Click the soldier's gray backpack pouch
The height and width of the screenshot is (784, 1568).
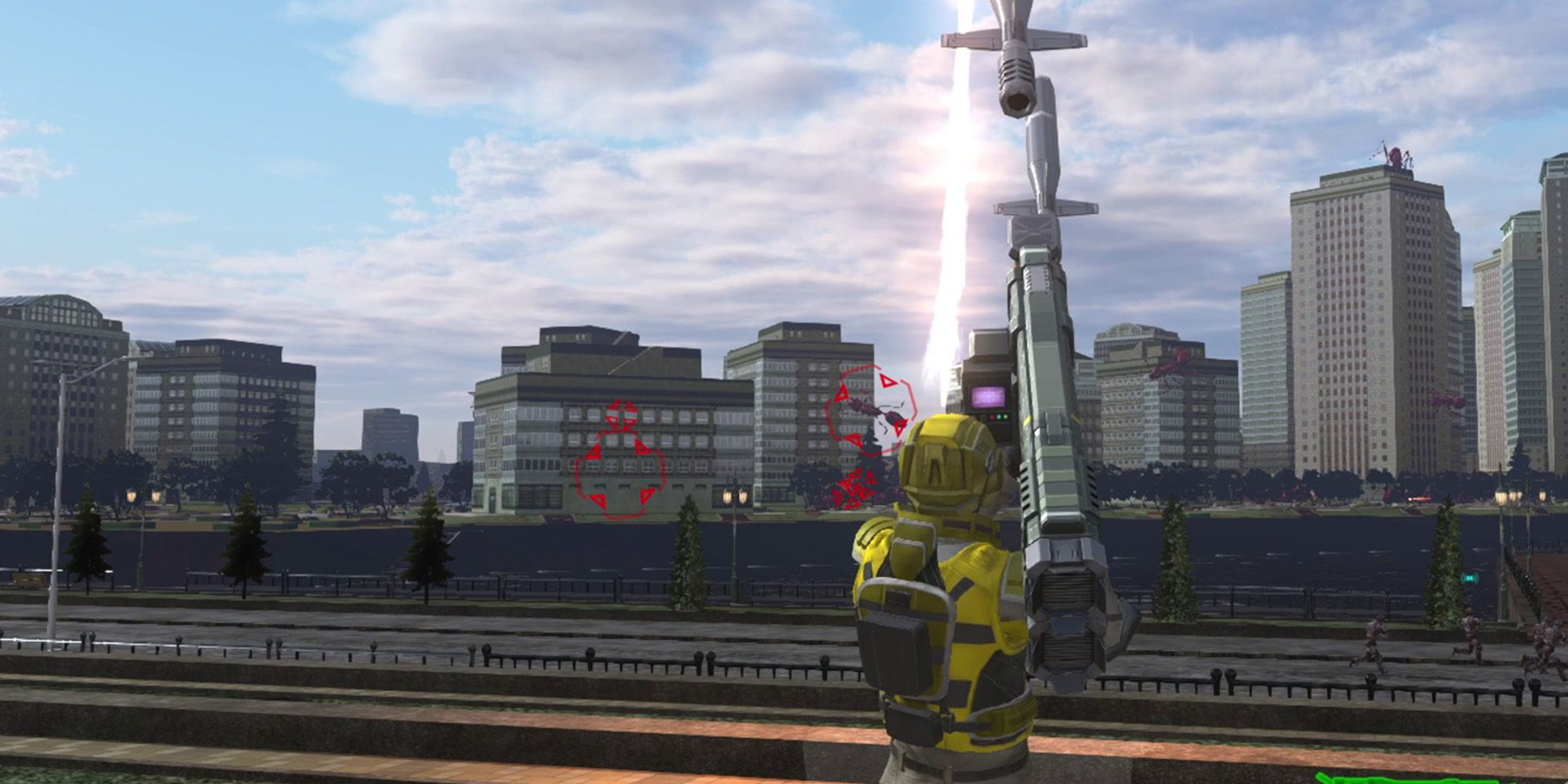coord(894,651)
